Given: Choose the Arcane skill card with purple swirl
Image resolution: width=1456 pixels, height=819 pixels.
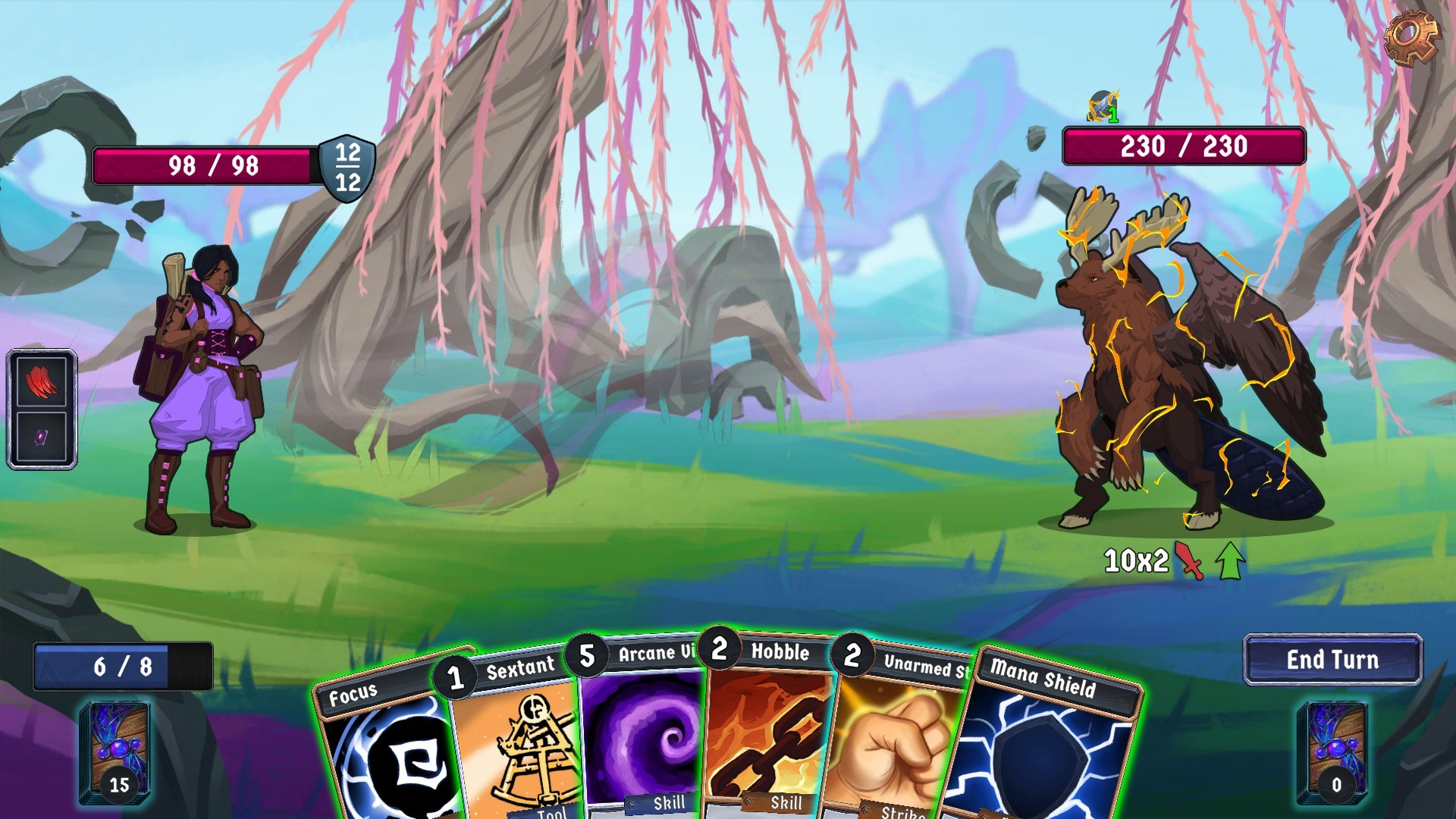Looking at the screenshot, I should (645, 736).
